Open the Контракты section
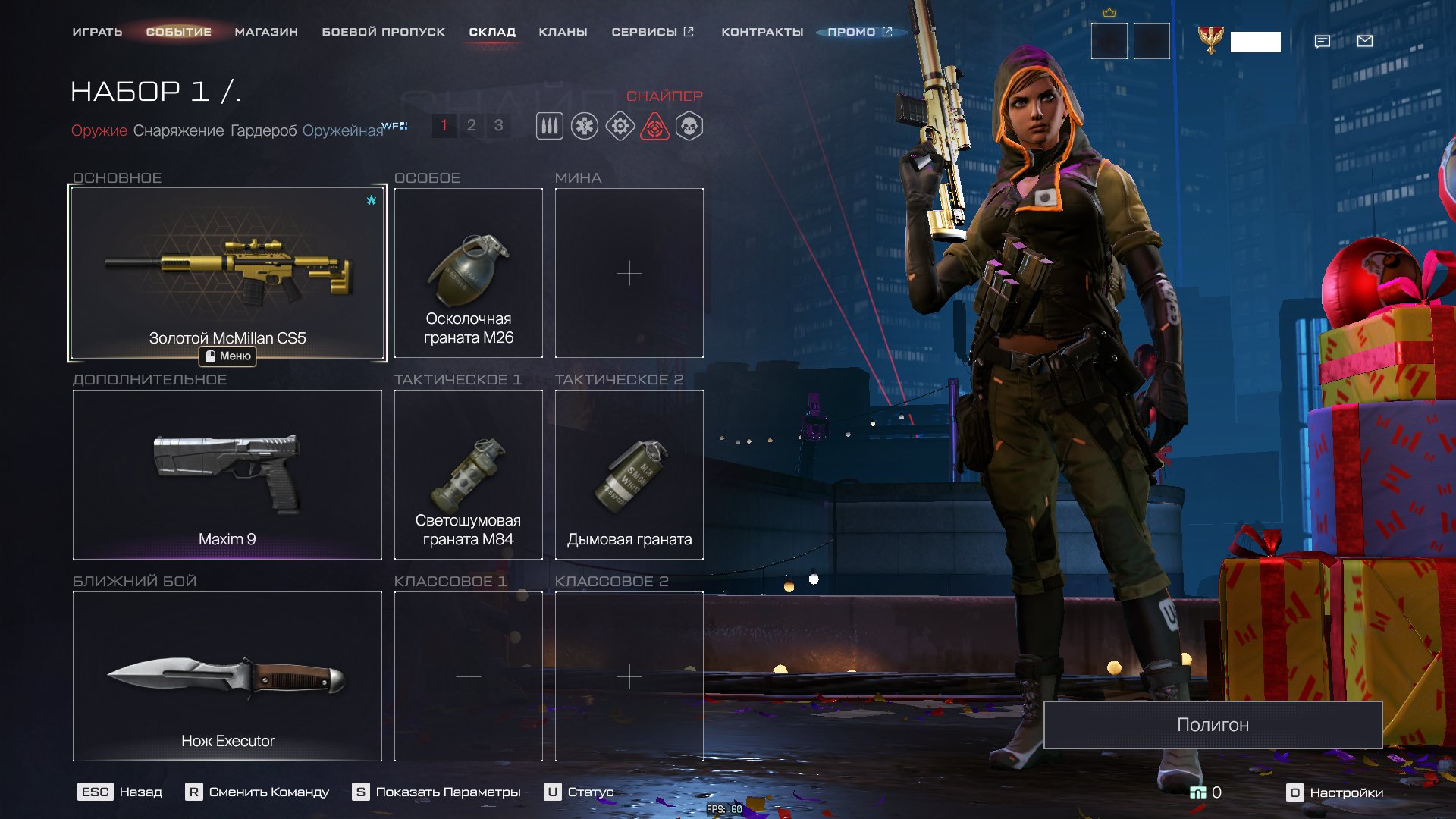1456x819 pixels. [762, 32]
